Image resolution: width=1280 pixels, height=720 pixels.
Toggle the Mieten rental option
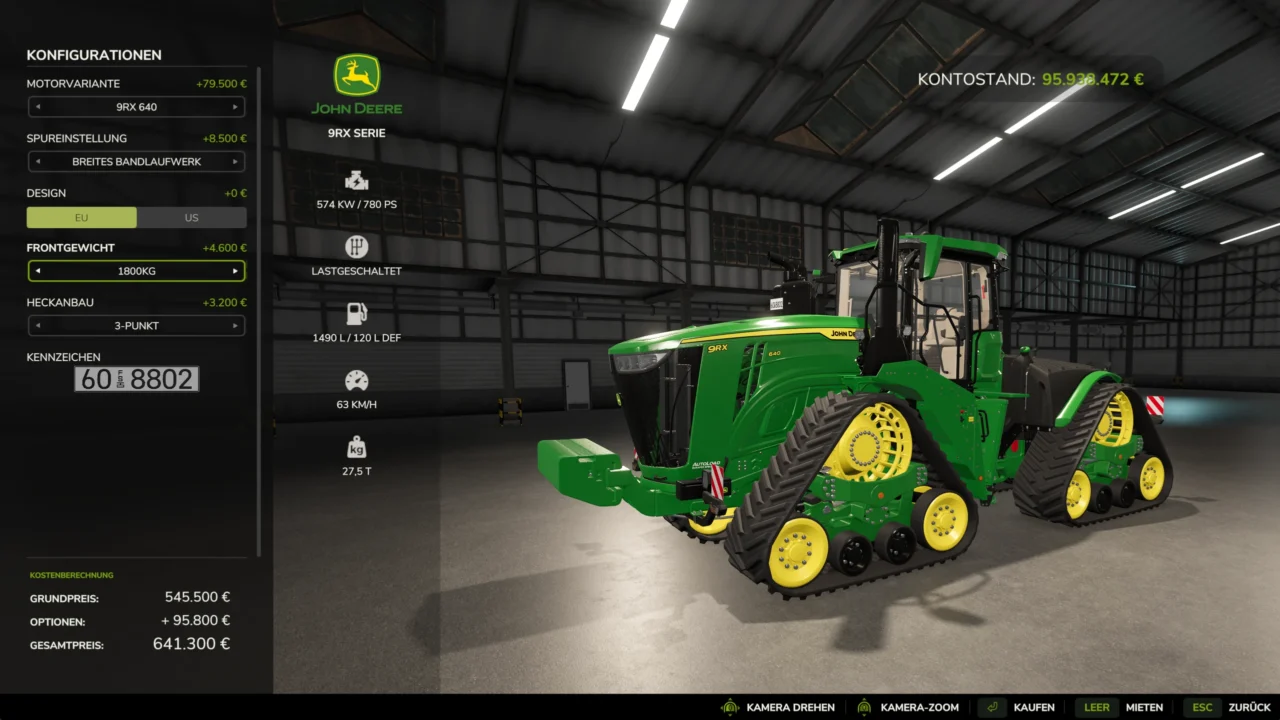point(1143,707)
